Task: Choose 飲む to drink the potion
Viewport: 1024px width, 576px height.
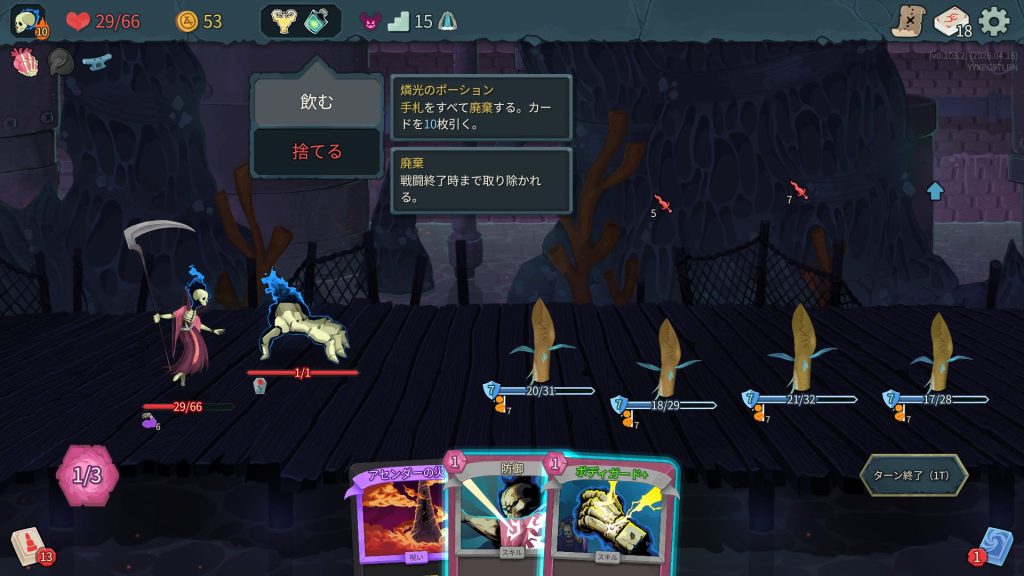Action: pos(316,102)
